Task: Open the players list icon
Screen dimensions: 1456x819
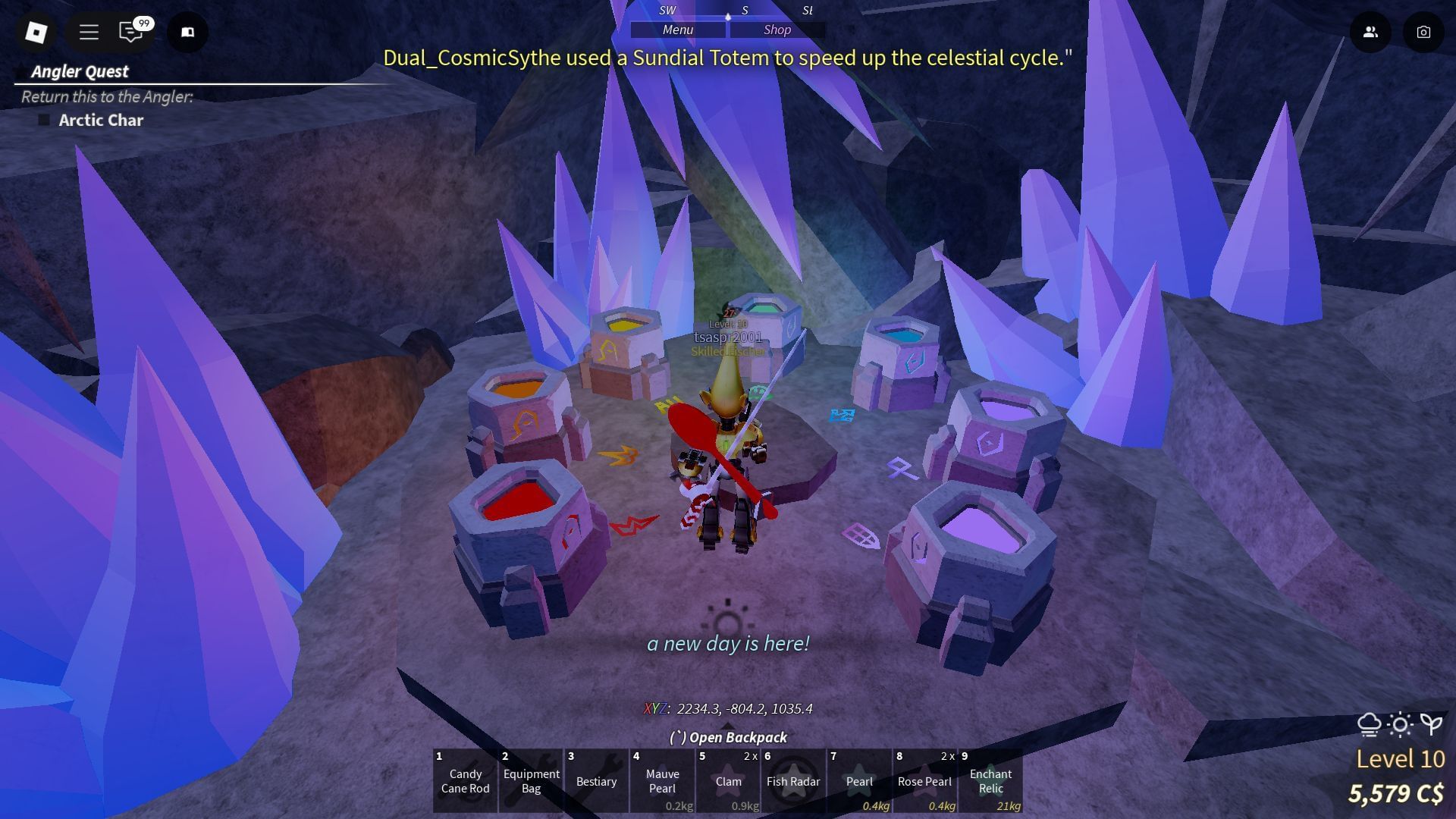Action: point(1371,32)
